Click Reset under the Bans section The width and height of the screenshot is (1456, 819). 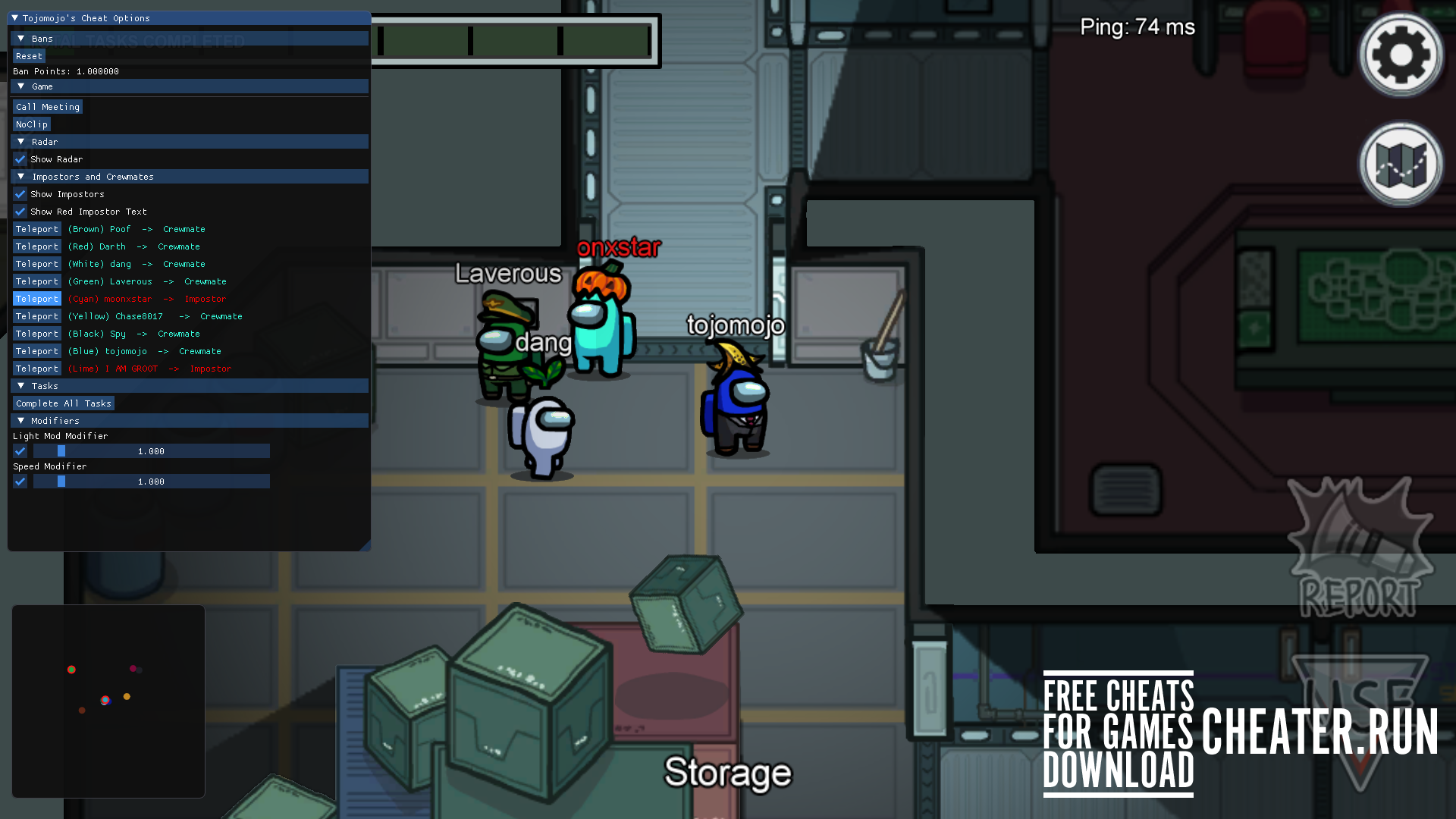[x=29, y=55]
